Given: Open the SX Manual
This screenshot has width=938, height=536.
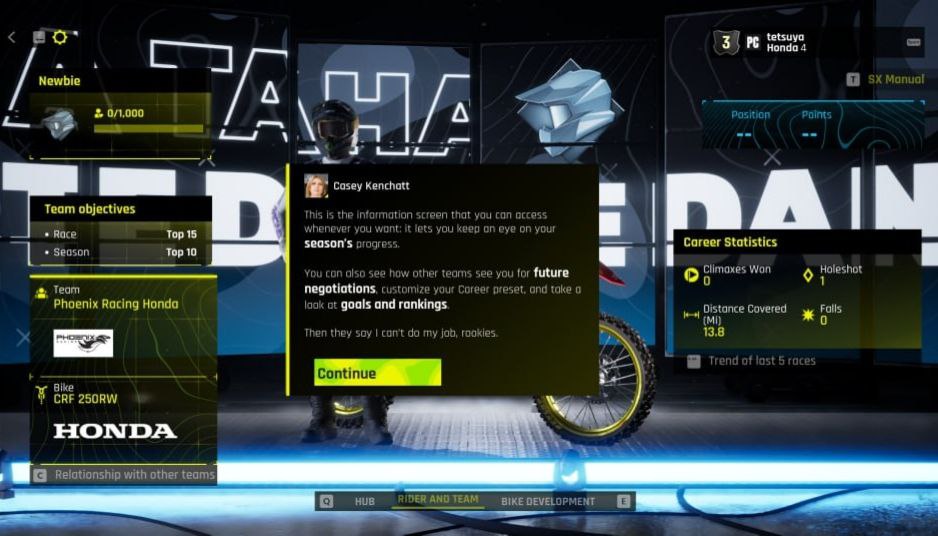Looking at the screenshot, I should point(895,79).
